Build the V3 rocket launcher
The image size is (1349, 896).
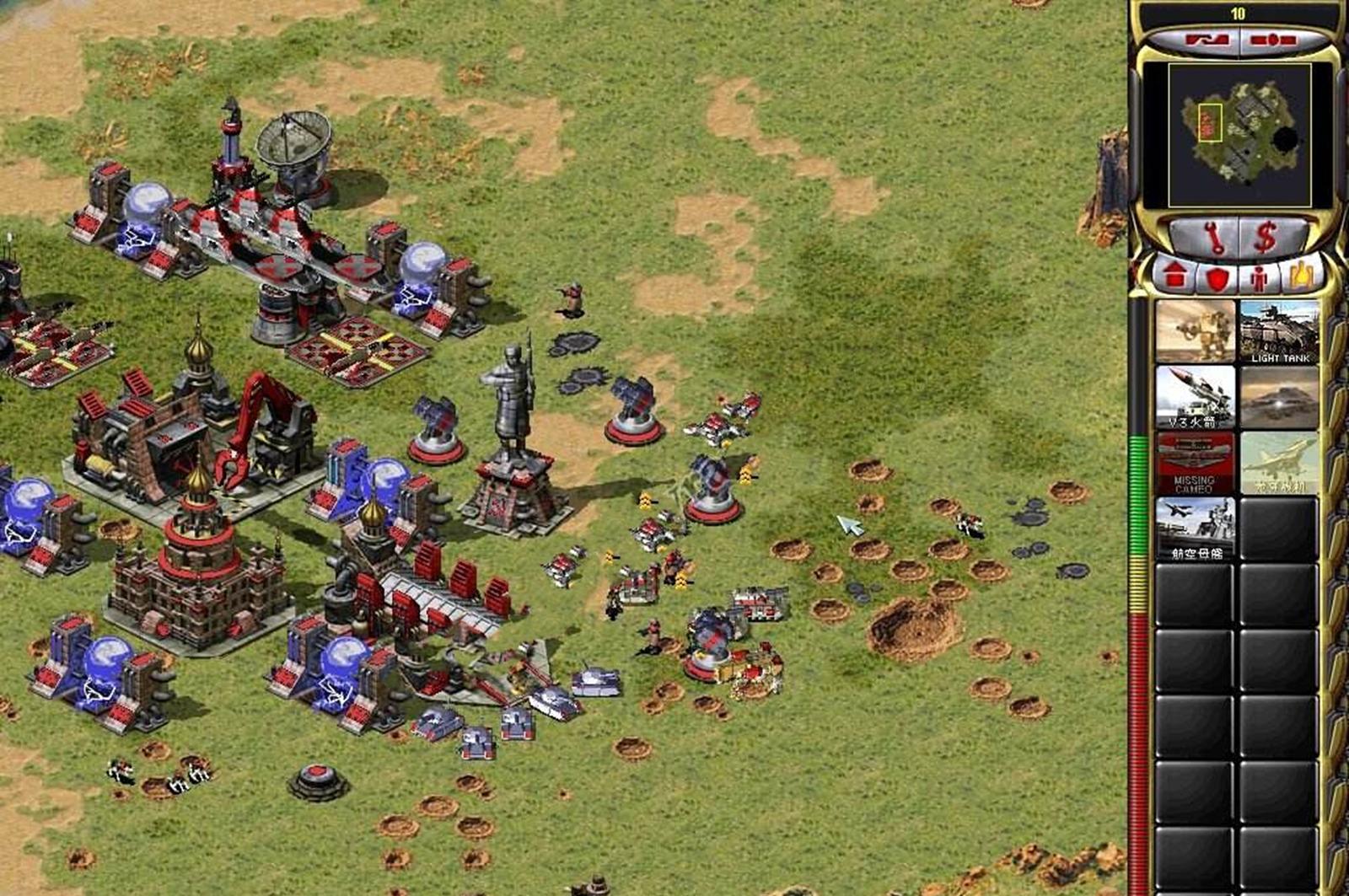(x=1195, y=397)
